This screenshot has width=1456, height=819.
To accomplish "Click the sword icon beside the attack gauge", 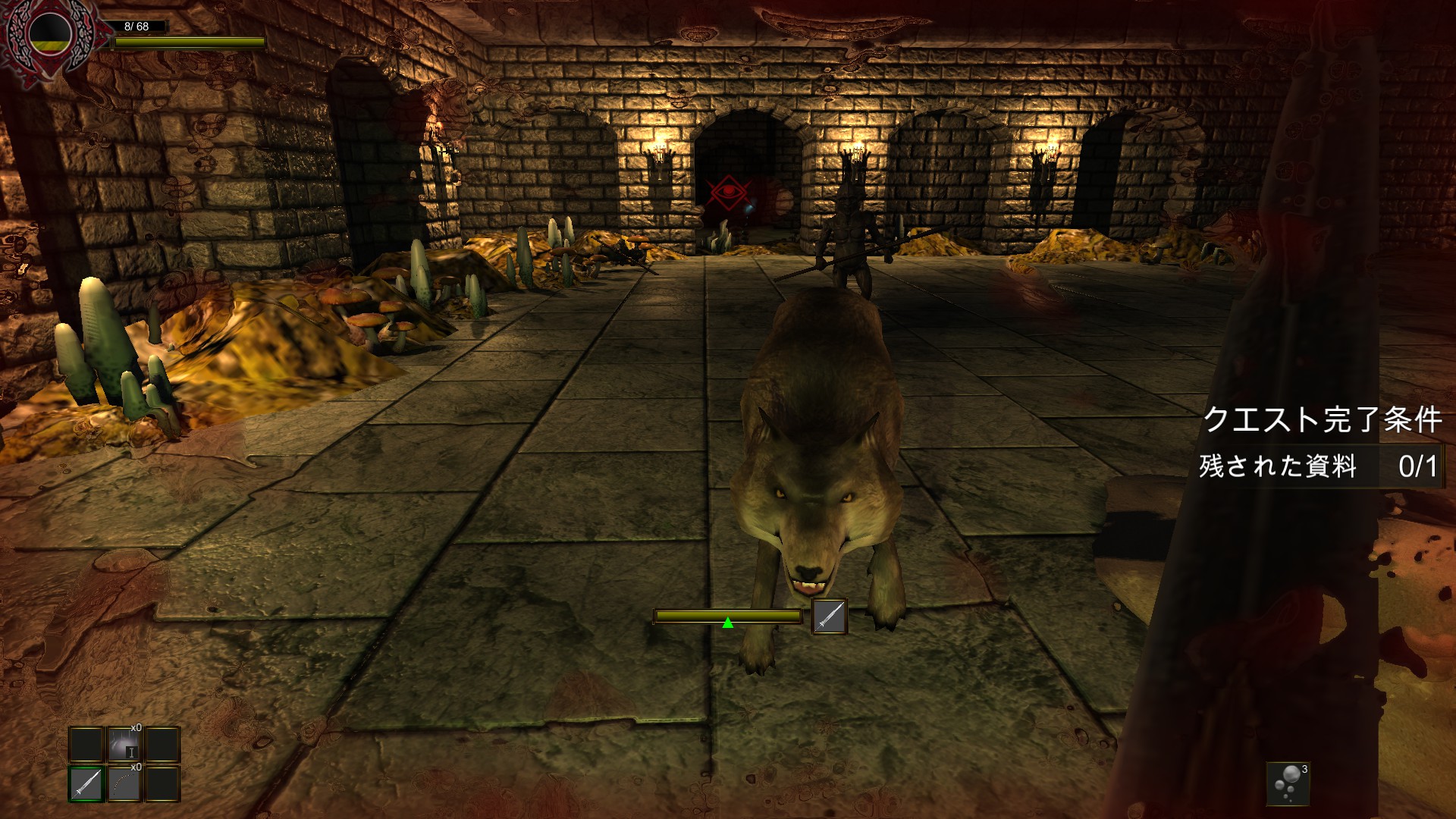I will [830, 617].
